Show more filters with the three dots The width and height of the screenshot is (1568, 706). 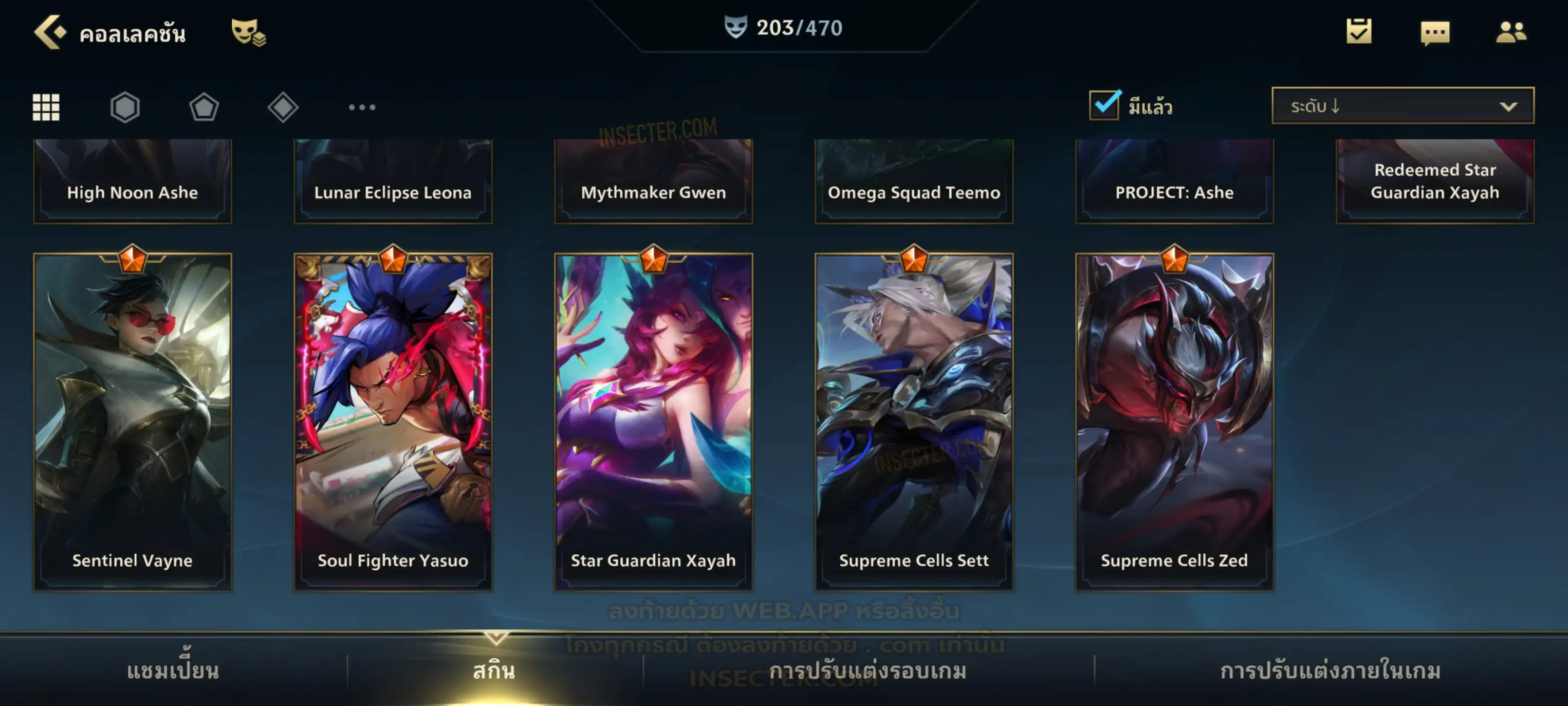pos(362,107)
